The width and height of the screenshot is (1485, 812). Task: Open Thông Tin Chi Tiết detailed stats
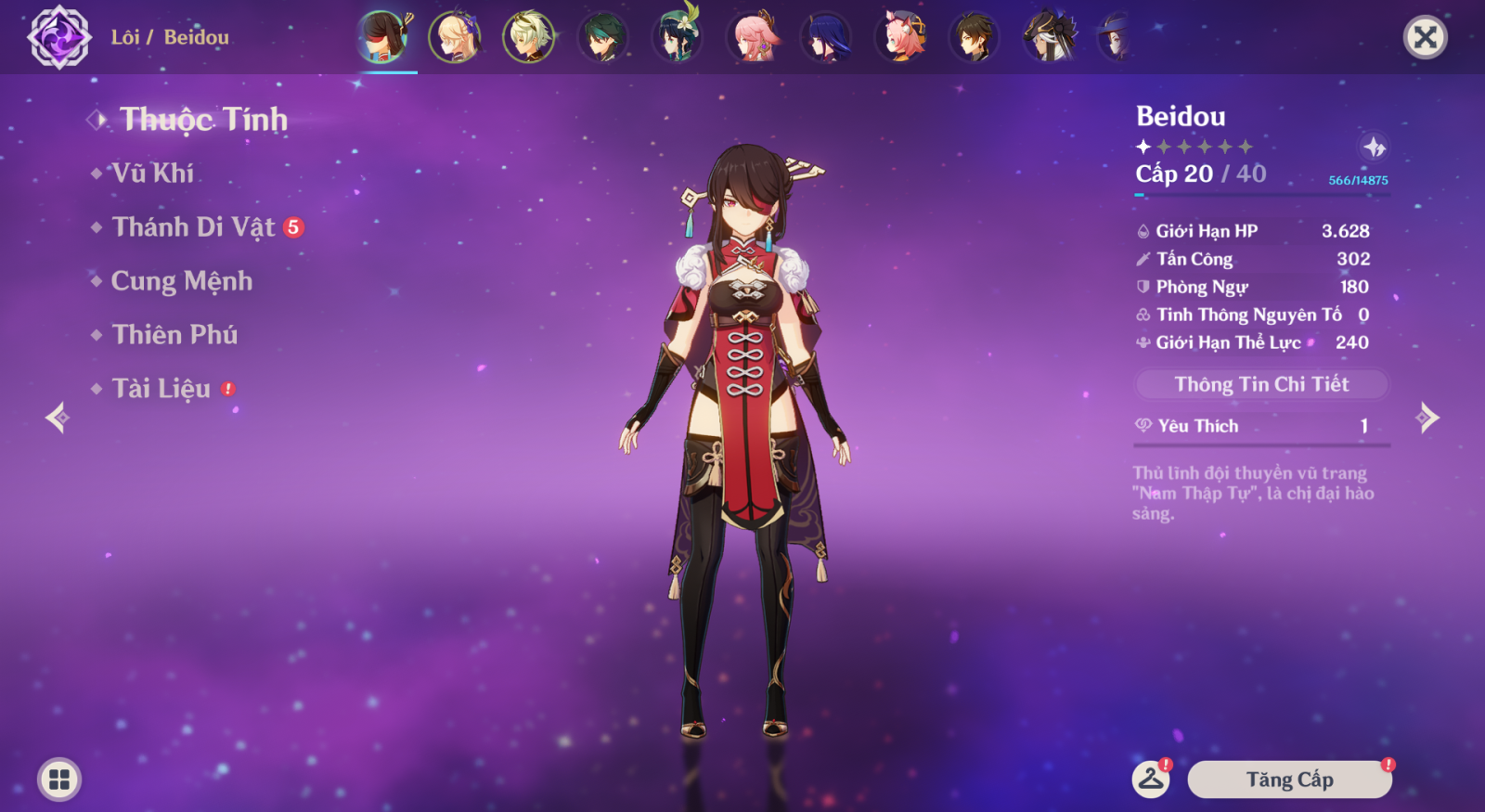pos(1261,384)
